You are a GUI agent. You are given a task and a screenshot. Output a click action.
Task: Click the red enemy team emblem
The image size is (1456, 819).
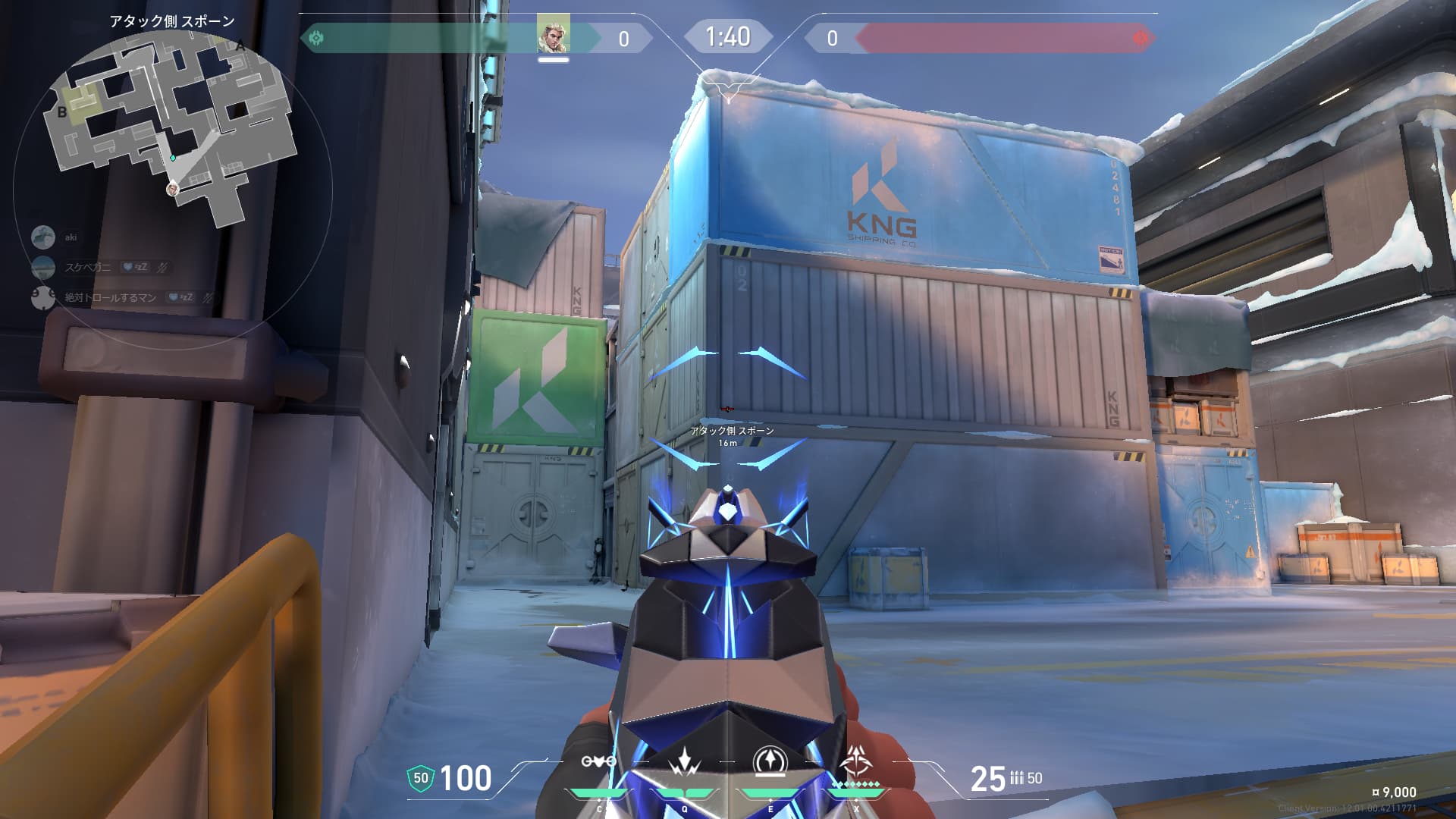click(1140, 37)
